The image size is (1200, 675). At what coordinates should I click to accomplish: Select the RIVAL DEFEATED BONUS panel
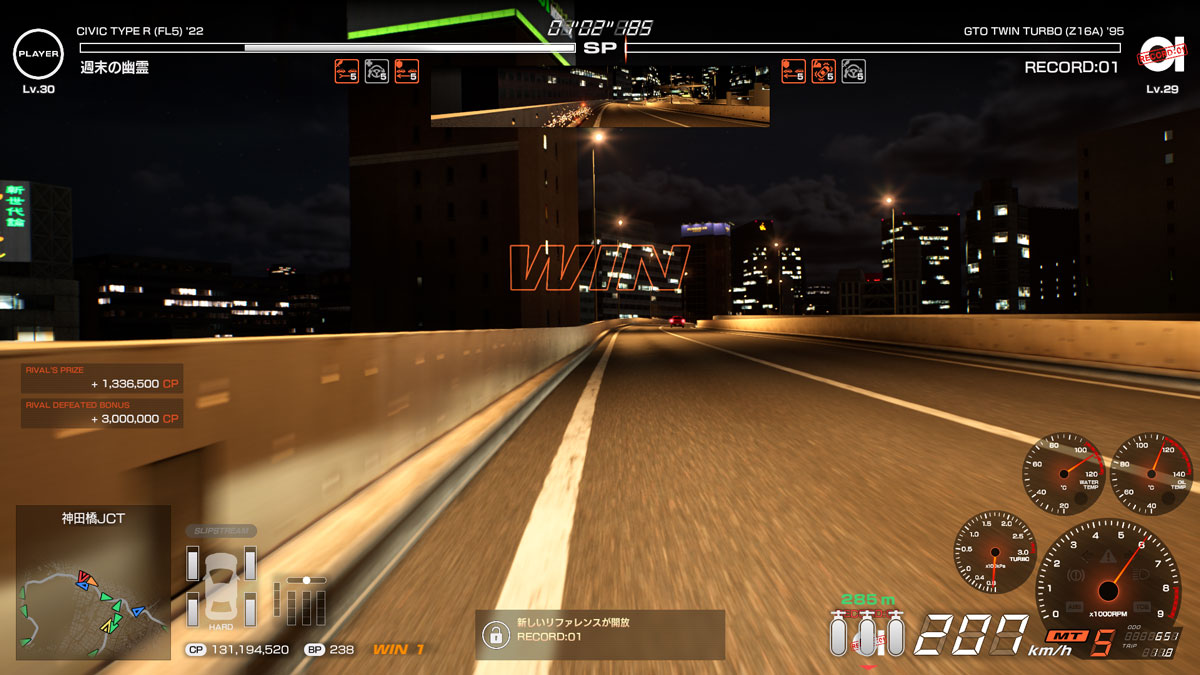pos(102,412)
